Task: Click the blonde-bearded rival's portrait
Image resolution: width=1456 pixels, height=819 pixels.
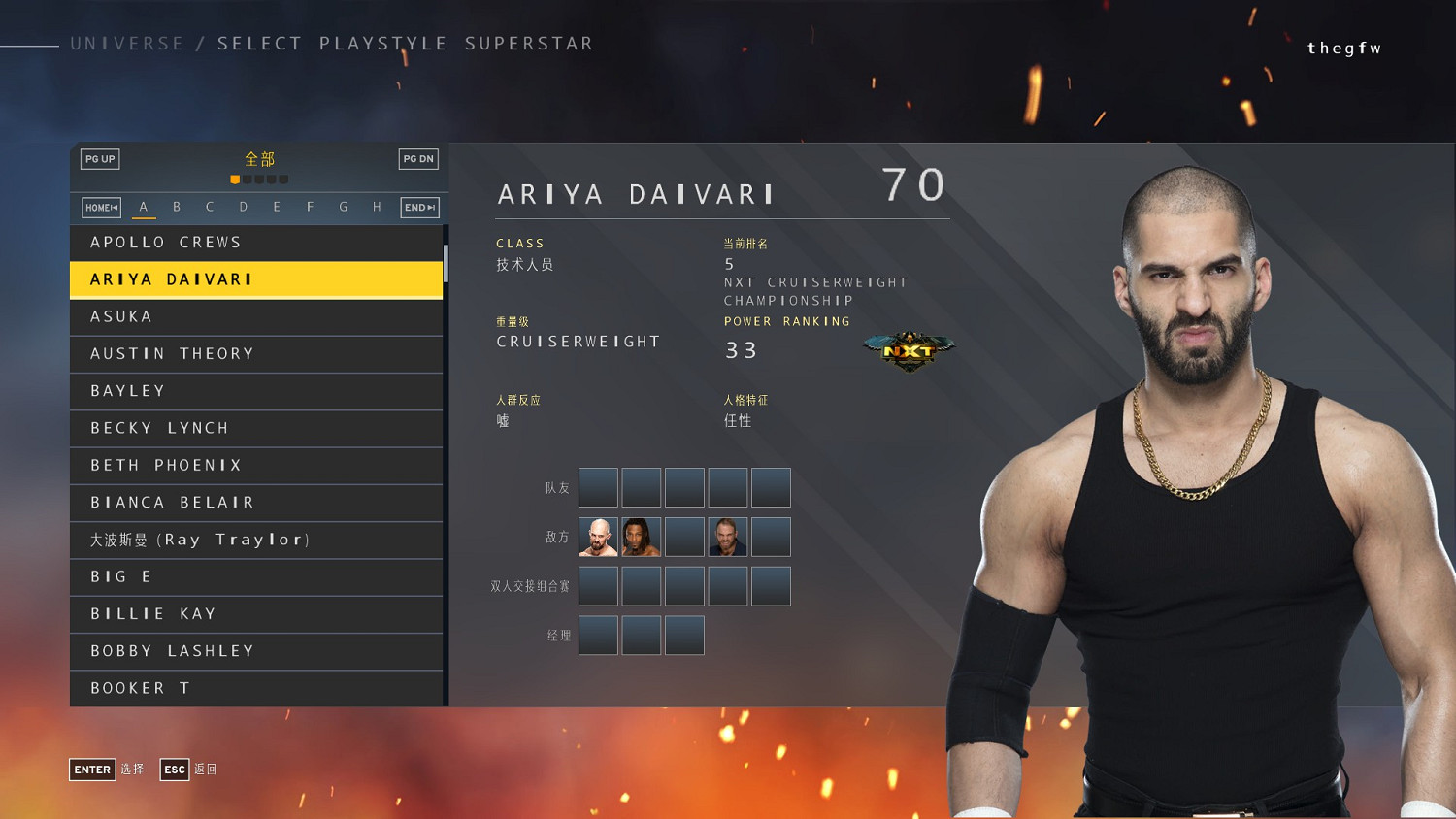Action: (727, 535)
